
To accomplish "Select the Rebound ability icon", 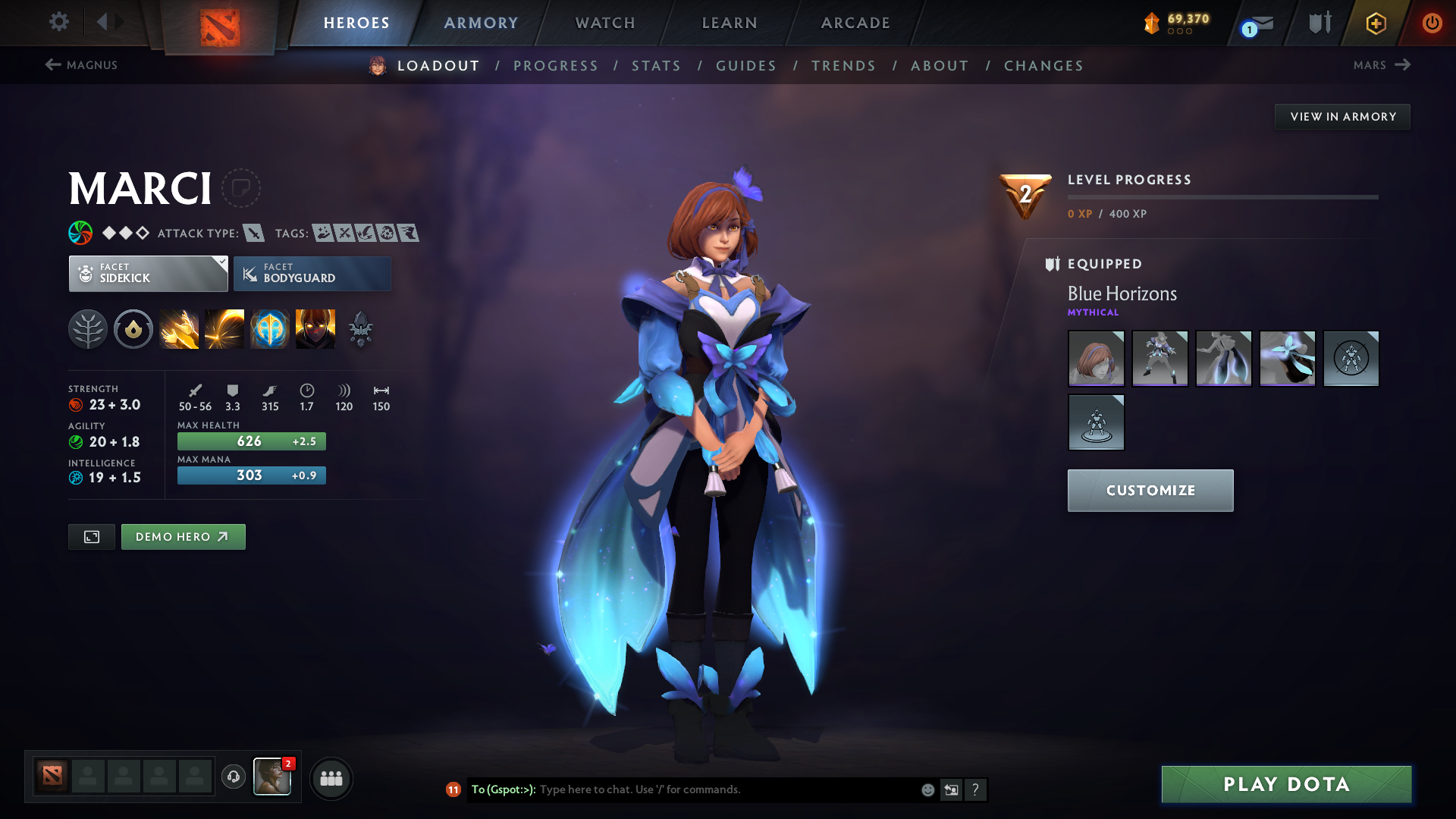I will (x=224, y=328).
